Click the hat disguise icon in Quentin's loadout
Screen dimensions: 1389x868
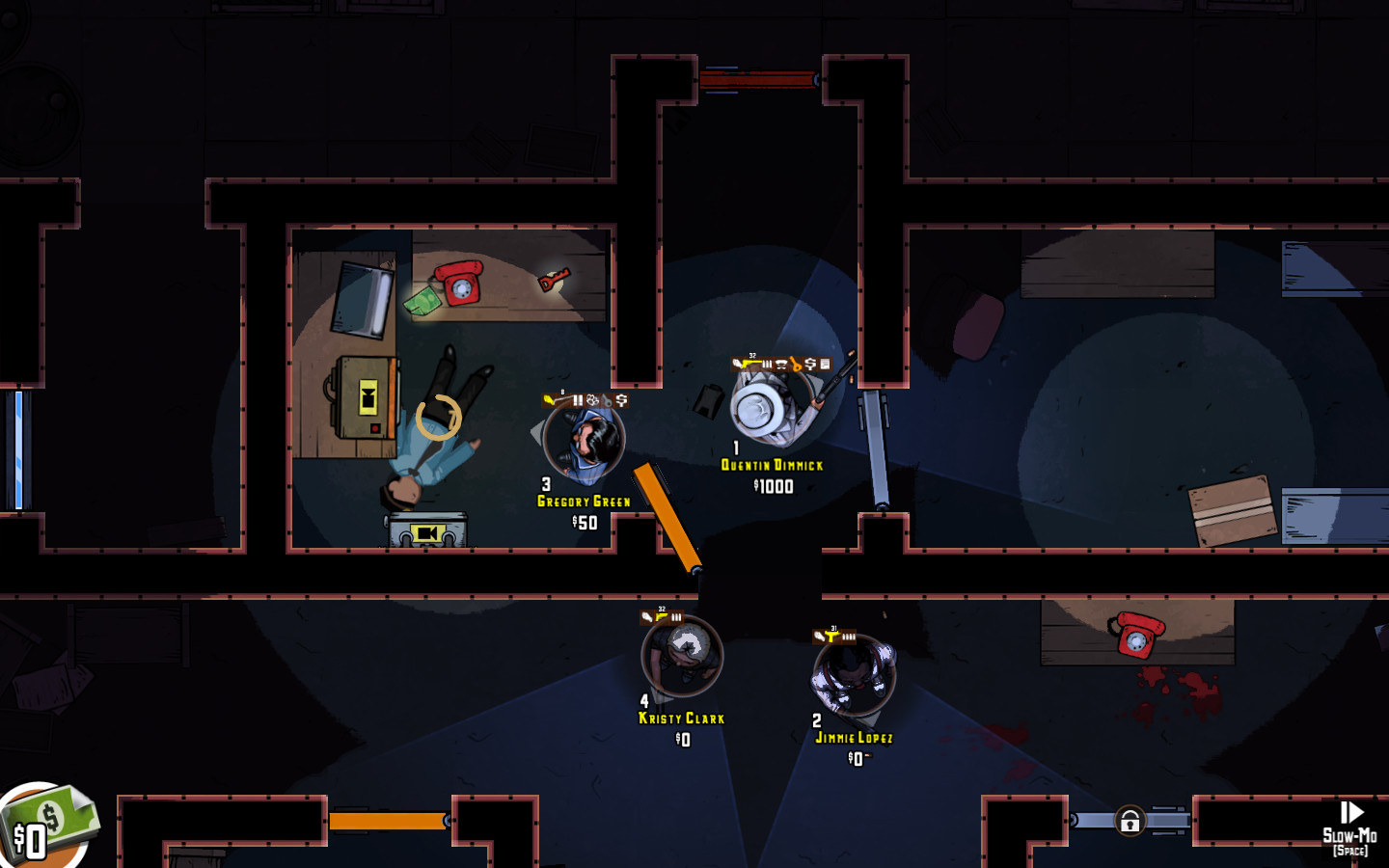pos(780,365)
